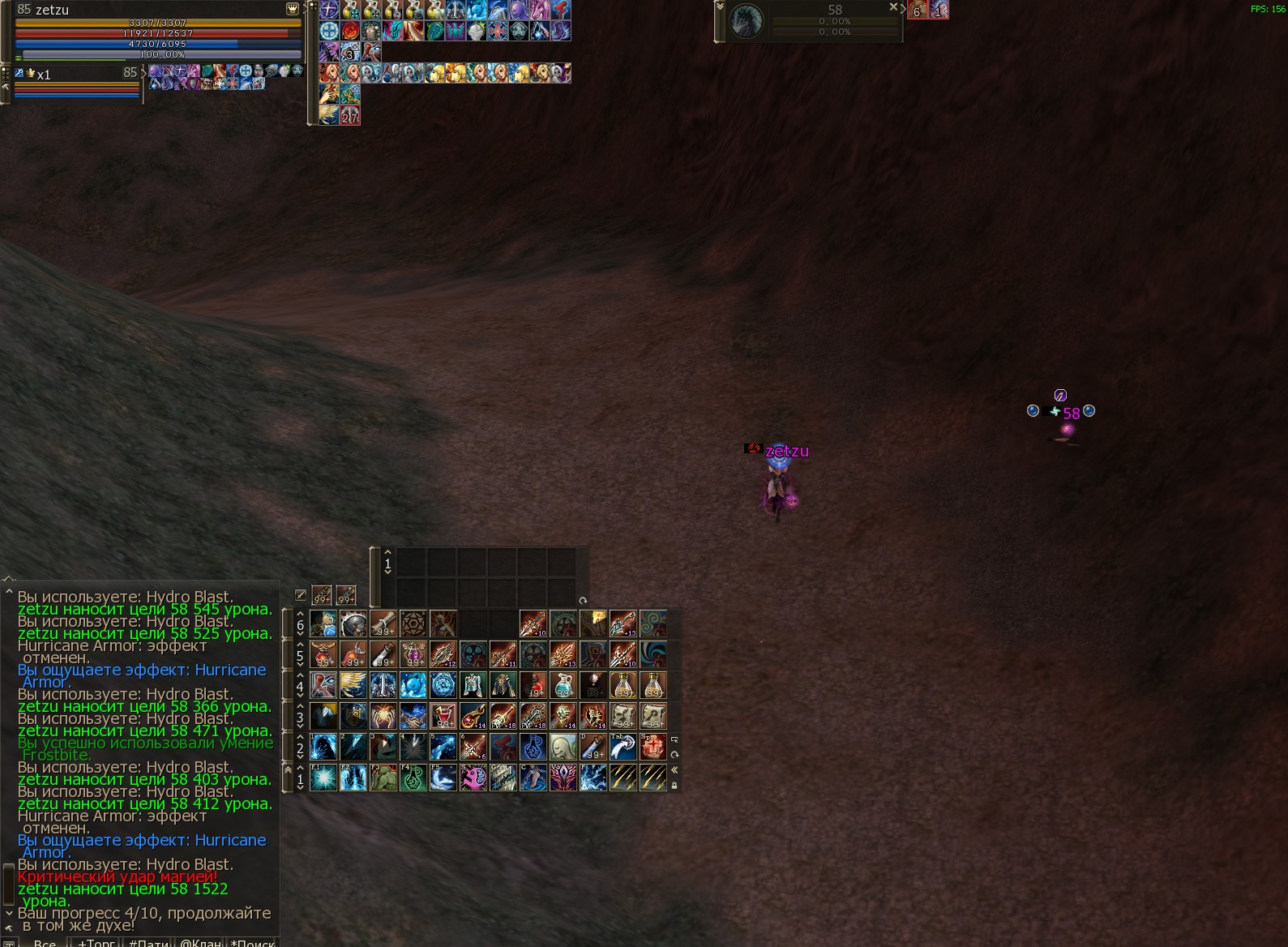Activate the red cross heal skill
Viewport: 1288px width, 947px height.
click(653, 747)
